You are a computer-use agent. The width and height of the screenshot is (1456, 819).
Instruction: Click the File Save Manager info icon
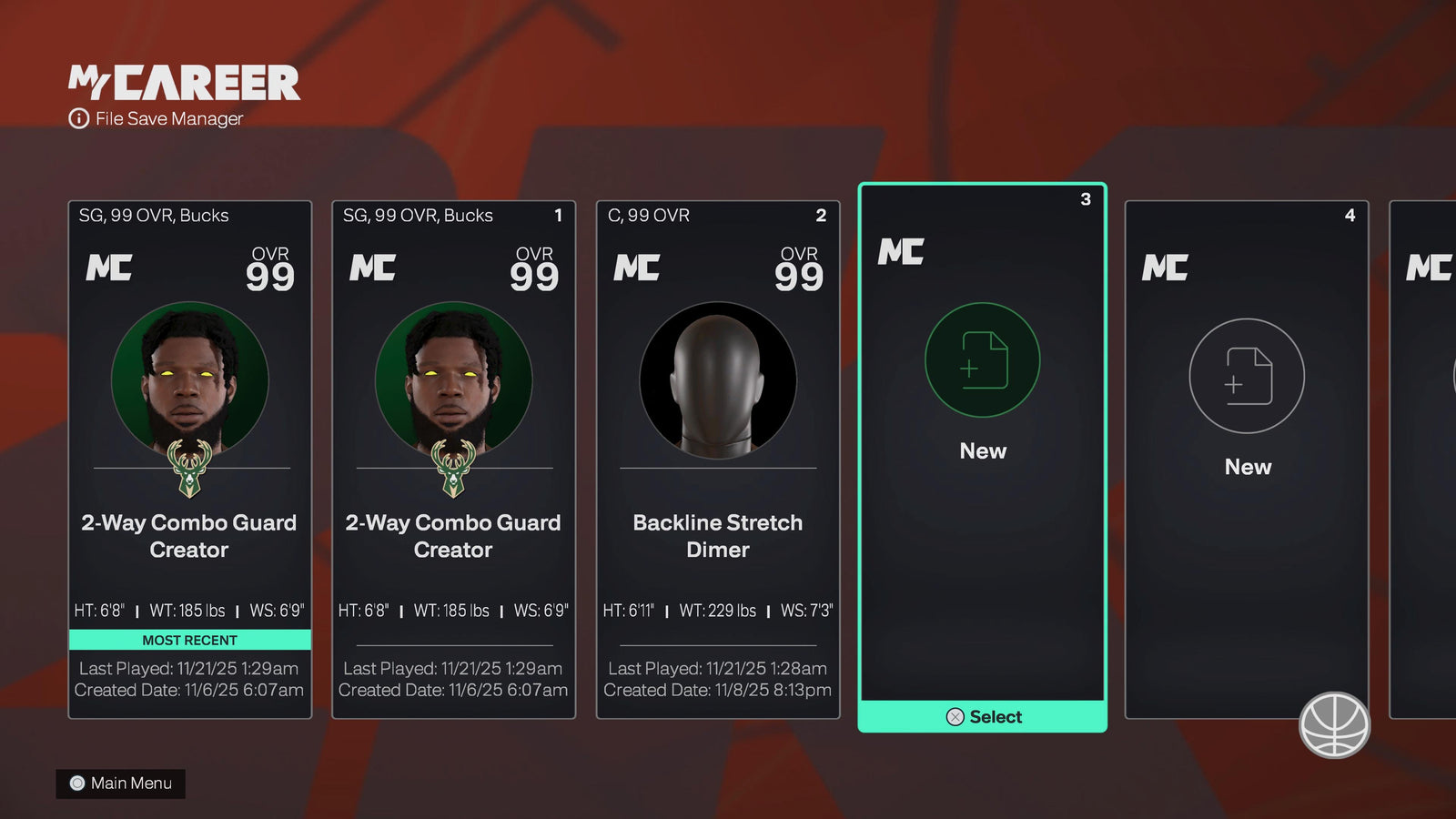[79, 119]
